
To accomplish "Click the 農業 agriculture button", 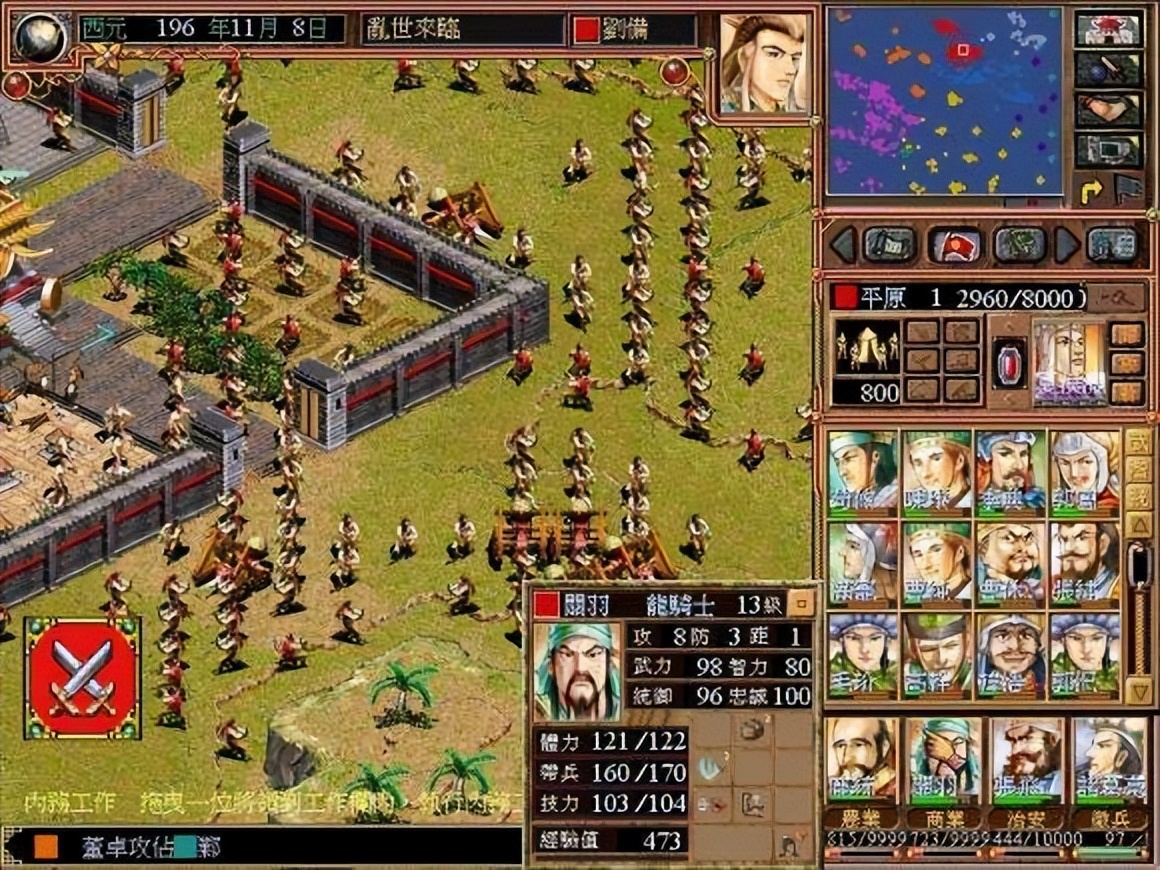I will coord(860,819).
